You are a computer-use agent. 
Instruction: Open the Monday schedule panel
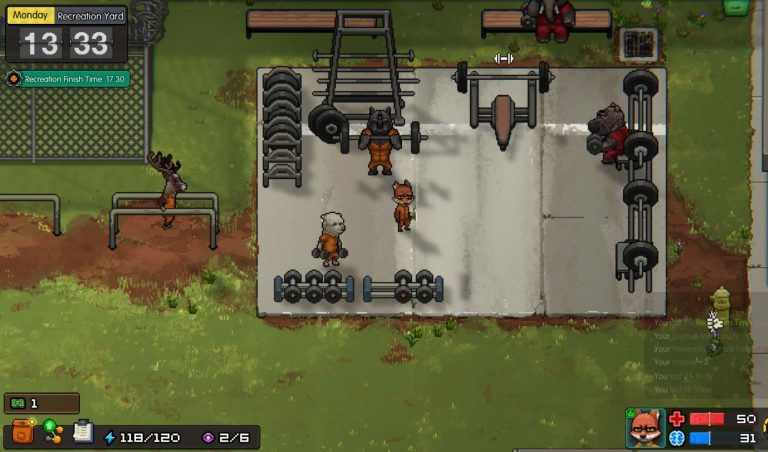coord(30,16)
